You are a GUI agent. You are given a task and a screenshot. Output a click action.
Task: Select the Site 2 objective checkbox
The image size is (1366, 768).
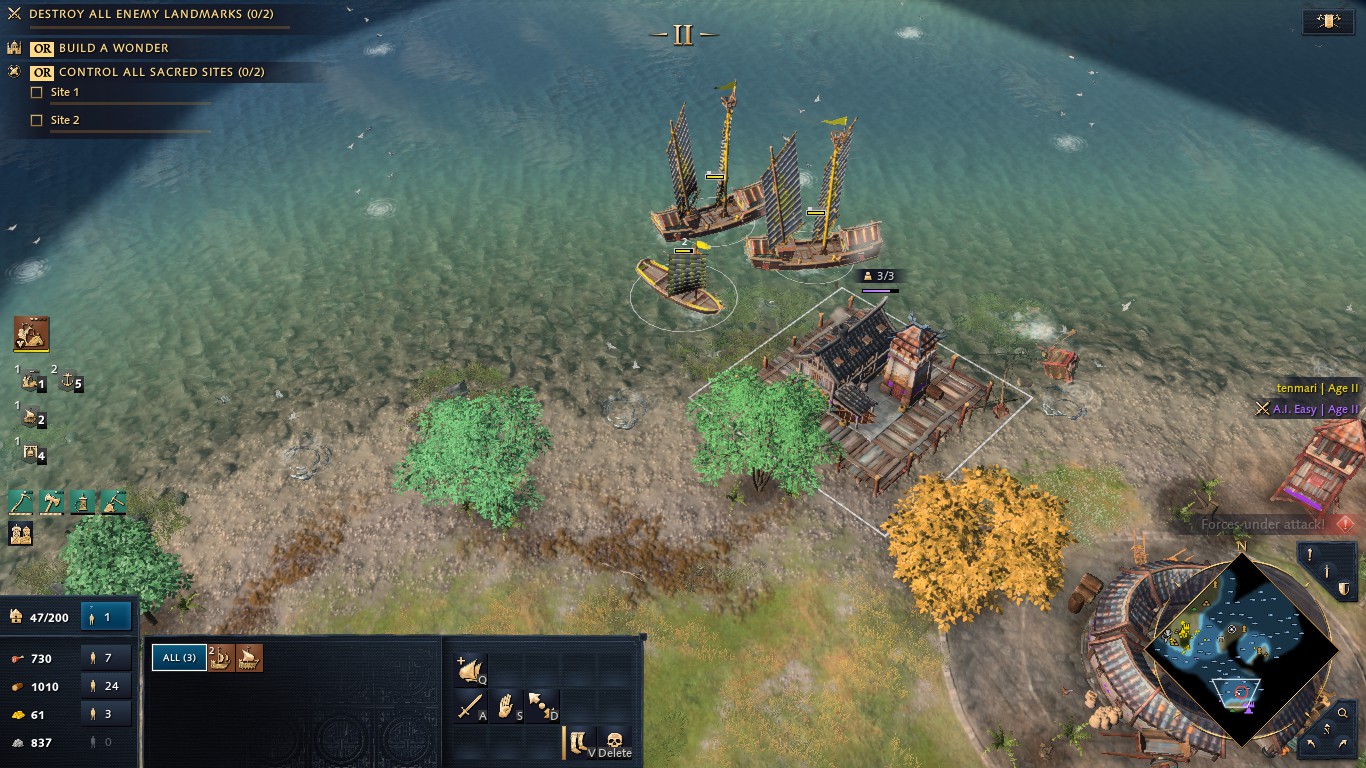37,120
